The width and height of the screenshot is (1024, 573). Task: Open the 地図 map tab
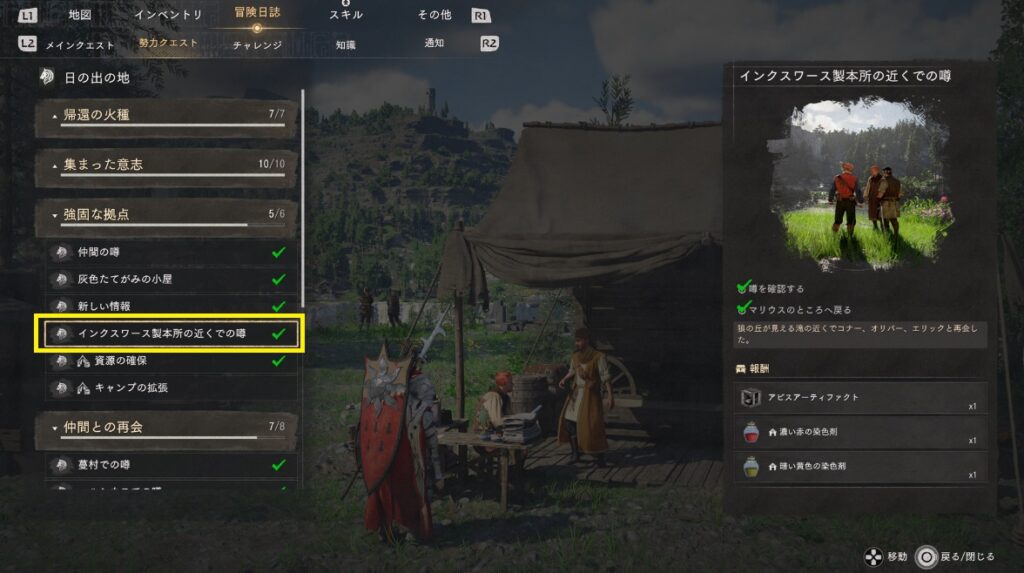(80, 15)
